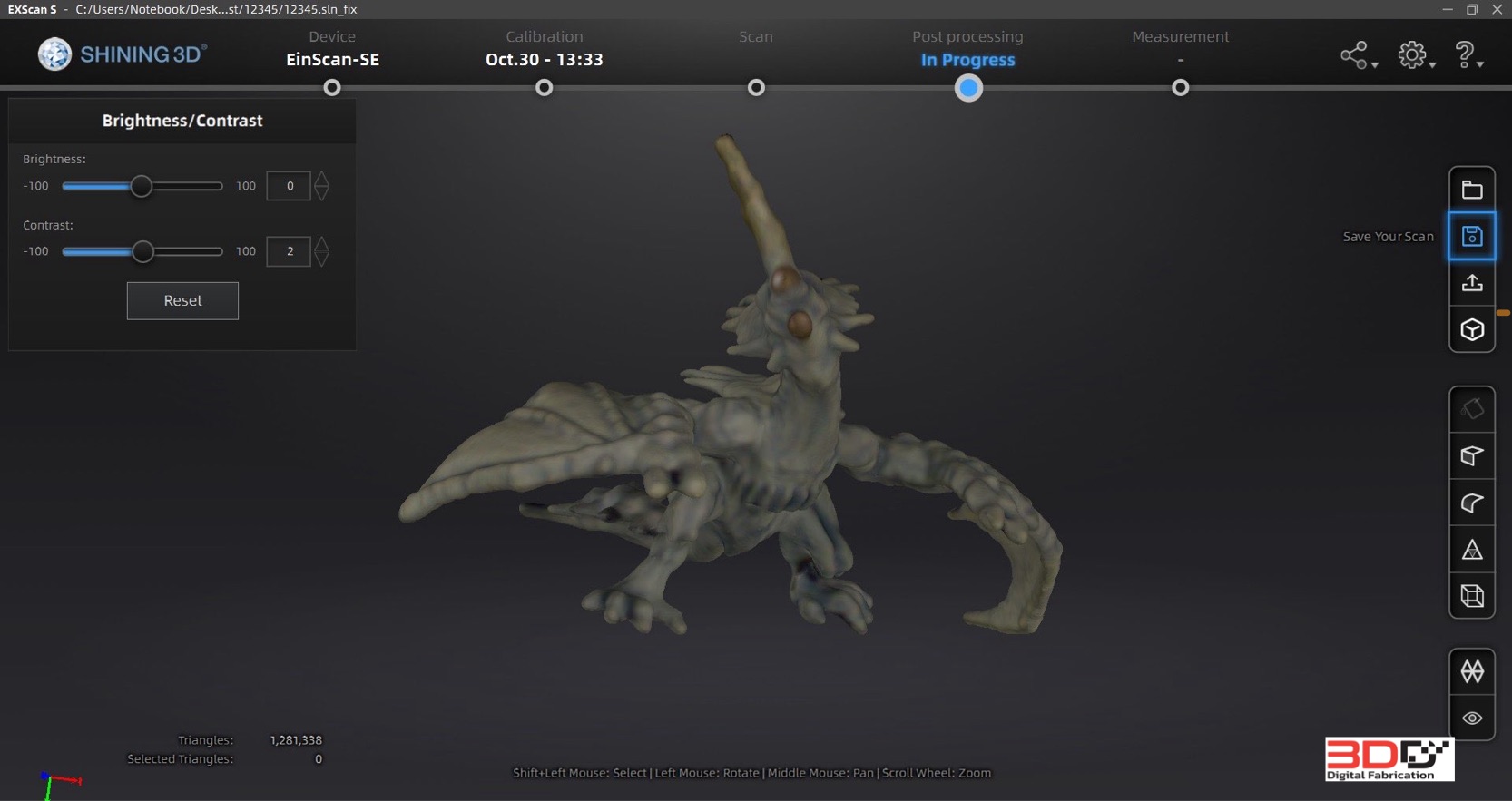Switch to the Scan stage
This screenshot has height=801, width=1512.
[756, 36]
